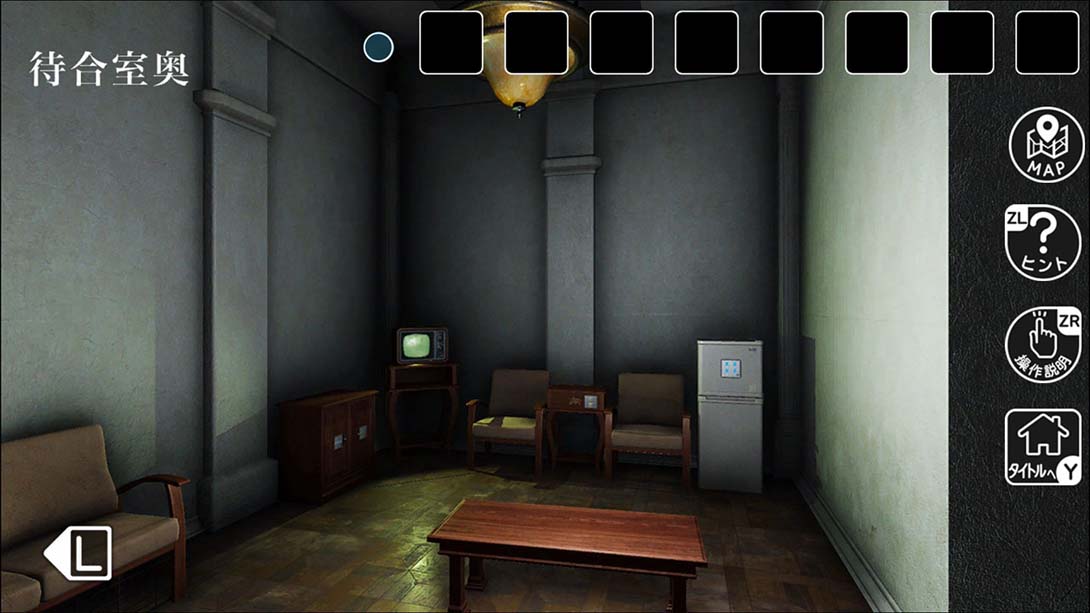Return to title via タイトルへ button

click(1043, 447)
